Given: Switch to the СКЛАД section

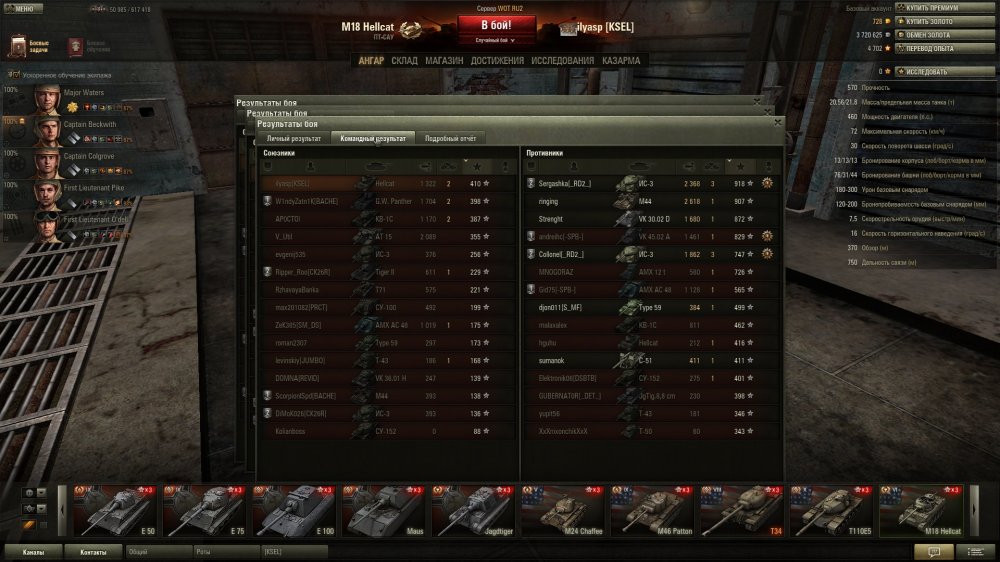Looking at the screenshot, I should [x=404, y=61].
